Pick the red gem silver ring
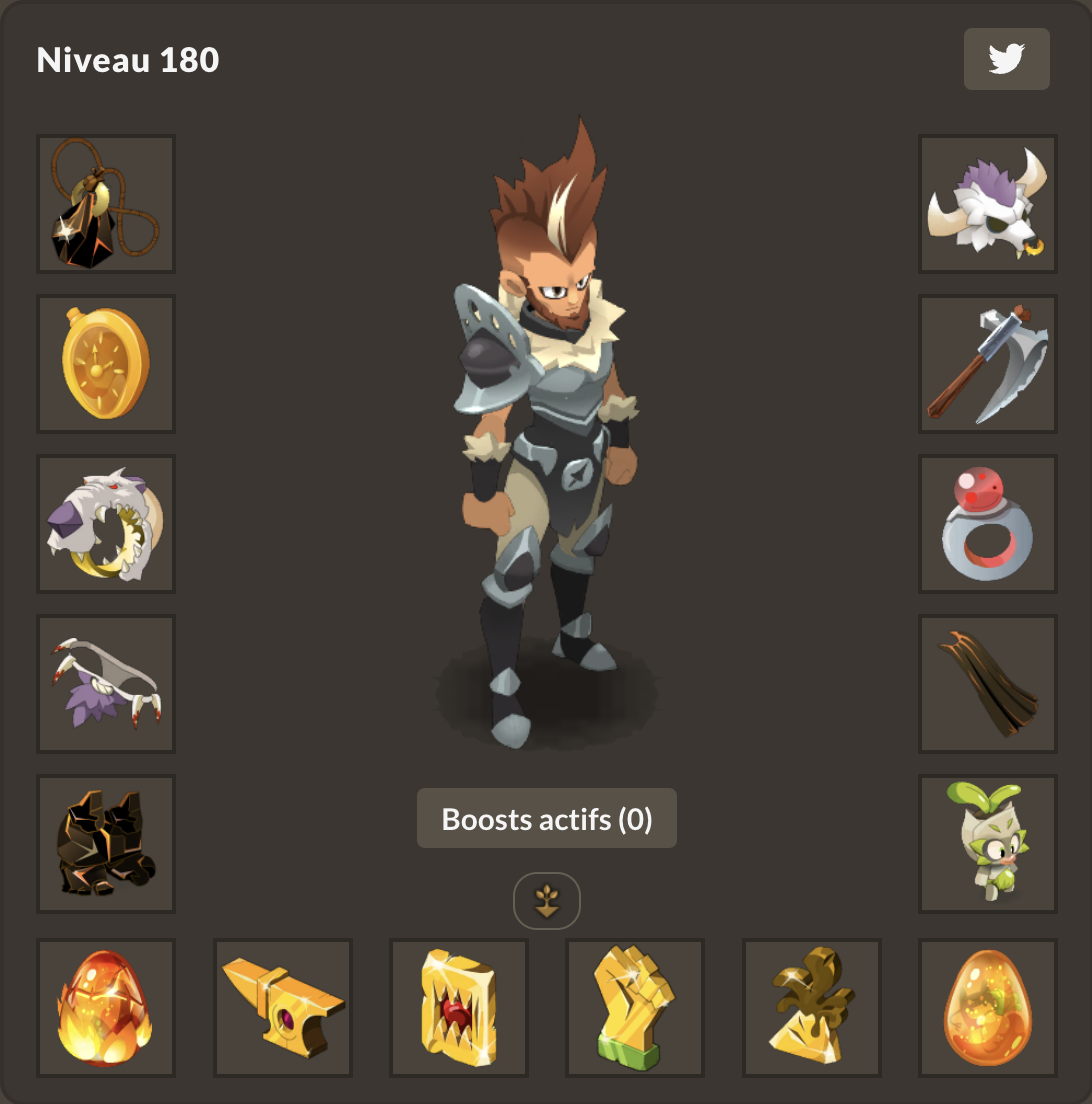The image size is (1092, 1104). pos(988,524)
